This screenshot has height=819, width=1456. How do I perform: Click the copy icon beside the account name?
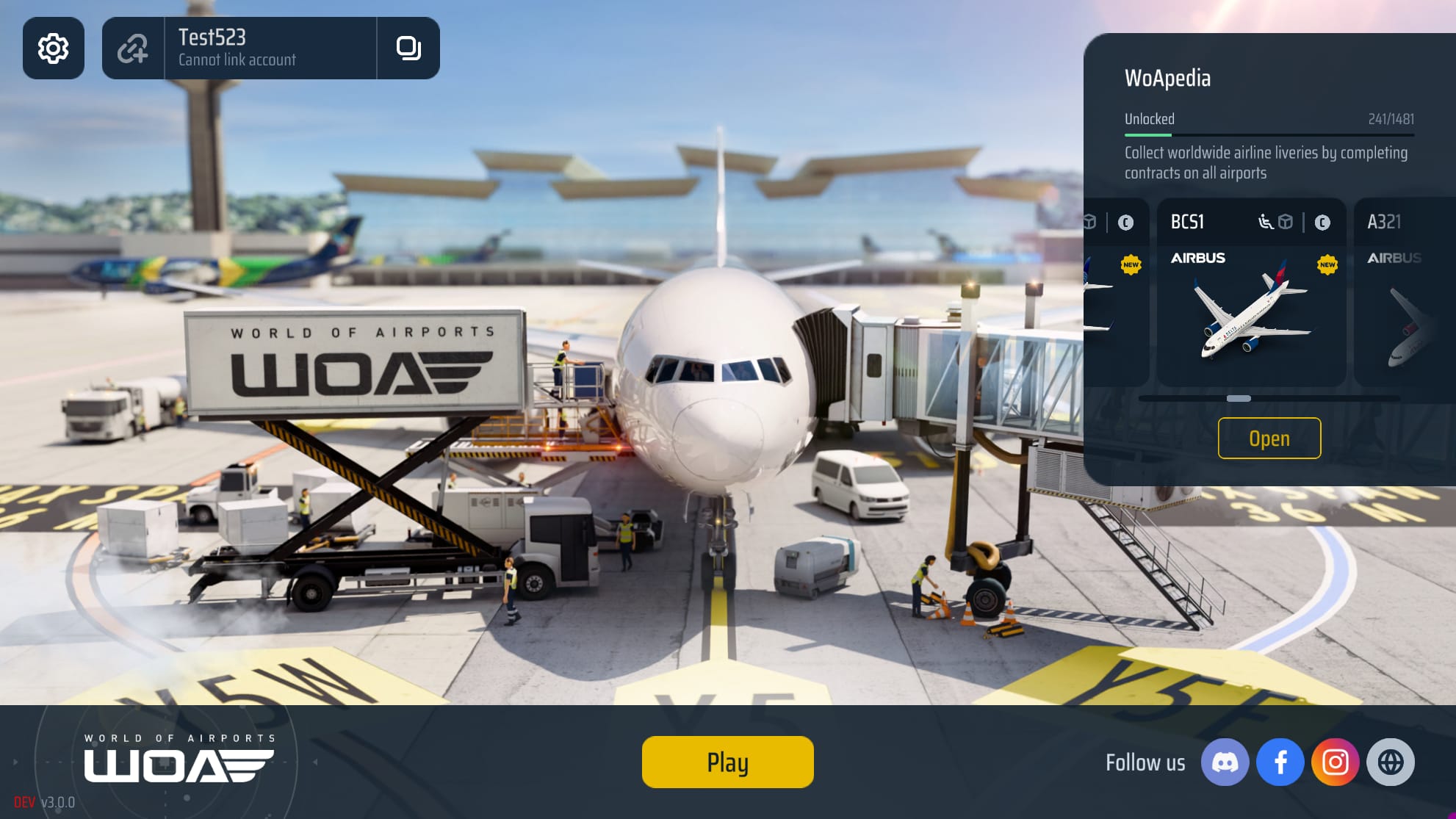[x=409, y=48]
